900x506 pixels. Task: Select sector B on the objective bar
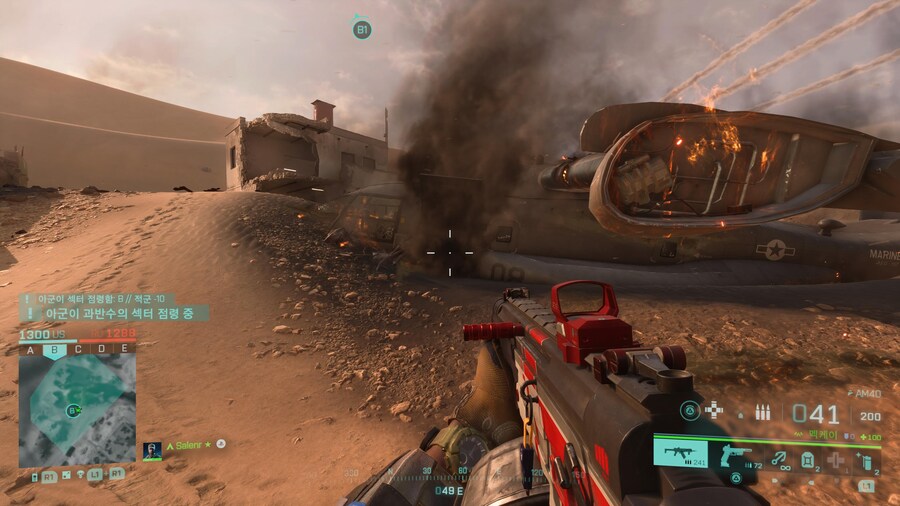pos(55,349)
